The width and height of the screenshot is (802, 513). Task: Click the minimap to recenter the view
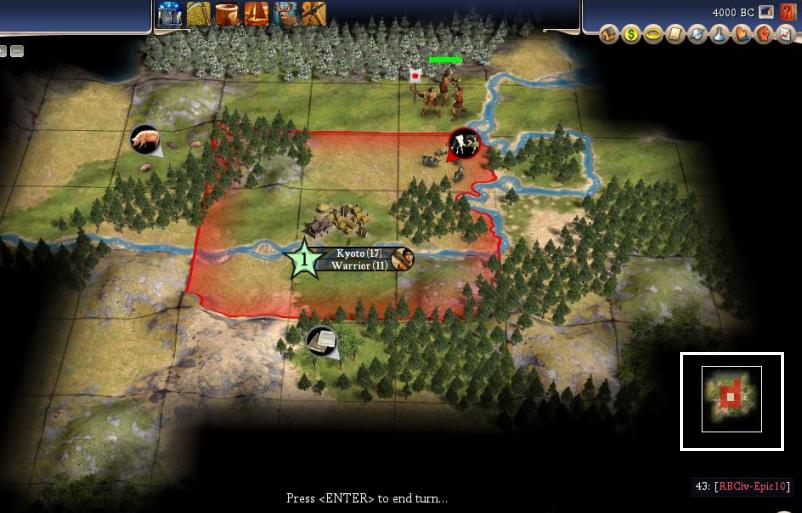point(731,399)
